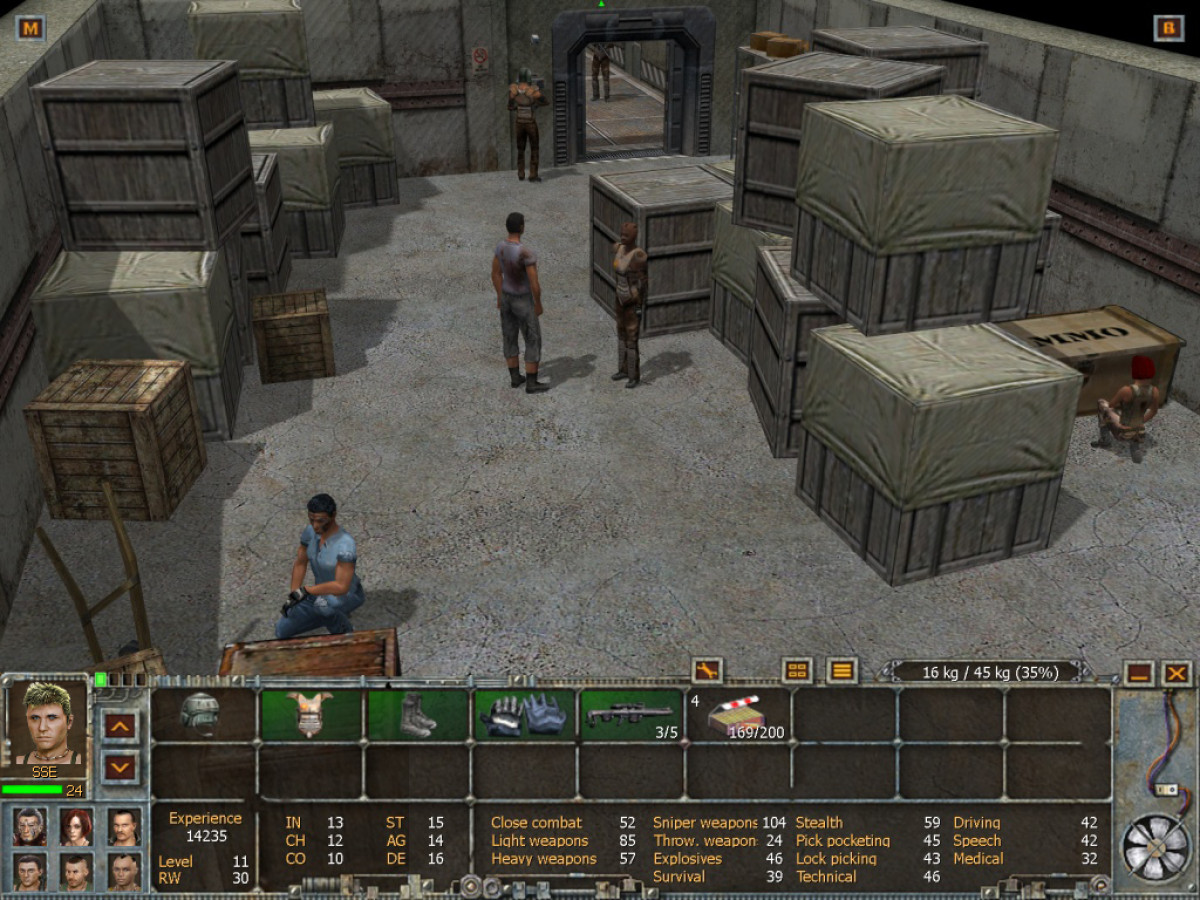Screen dimensions: 1200x900
Task: Close the inventory panel with X
Action: [x=1177, y=673]
